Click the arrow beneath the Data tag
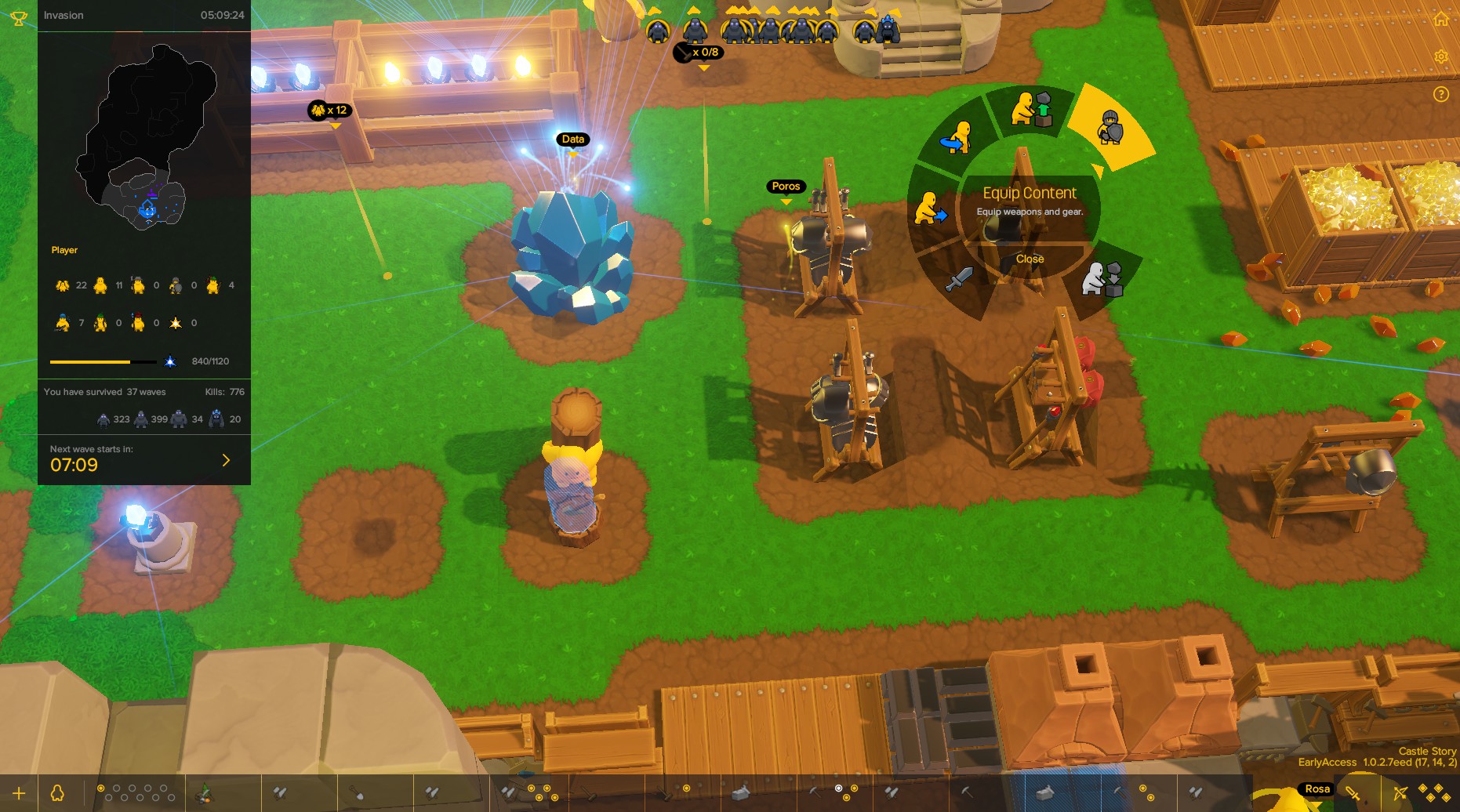This screenshot has height=812, width=1460. tap(572, 154)
